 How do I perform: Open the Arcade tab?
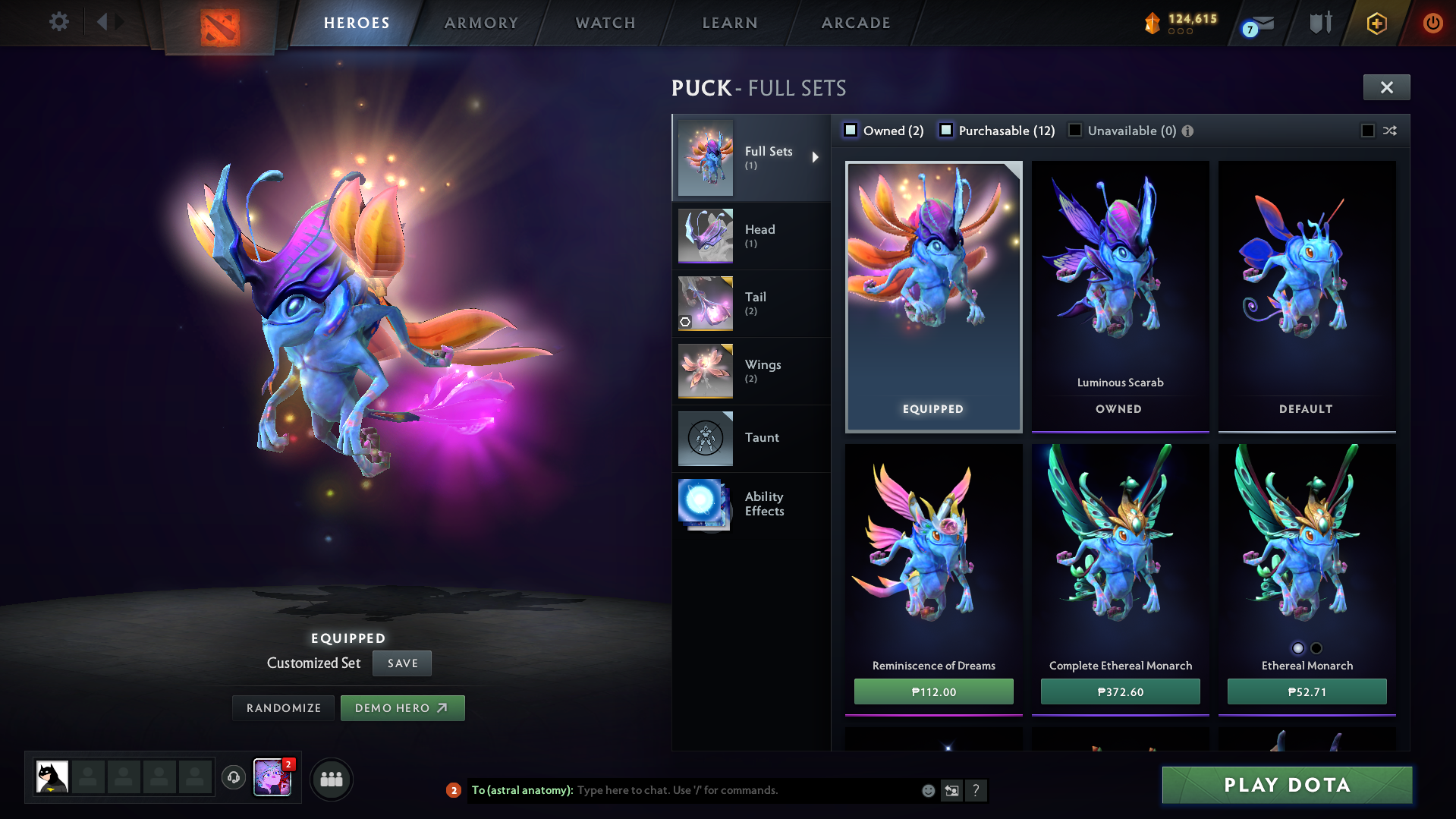855,22
